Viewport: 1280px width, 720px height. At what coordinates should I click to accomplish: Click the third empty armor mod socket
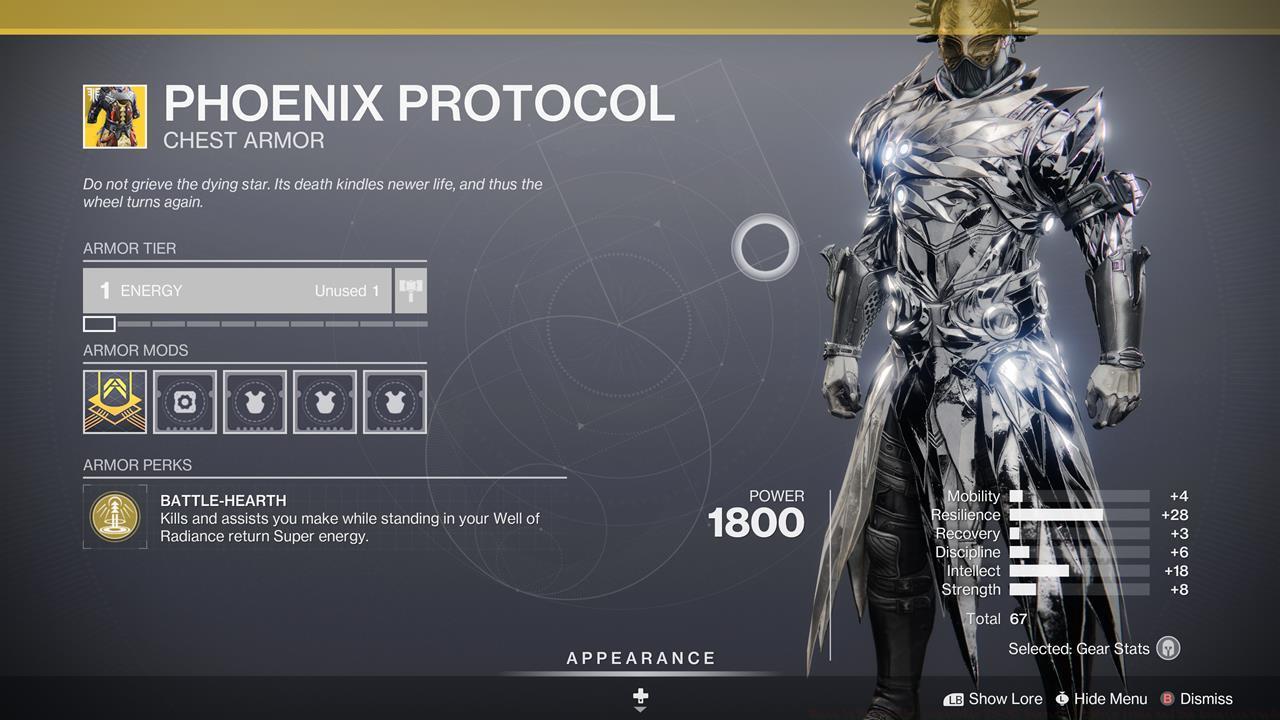pyautogui.click(x=394, y=400)
